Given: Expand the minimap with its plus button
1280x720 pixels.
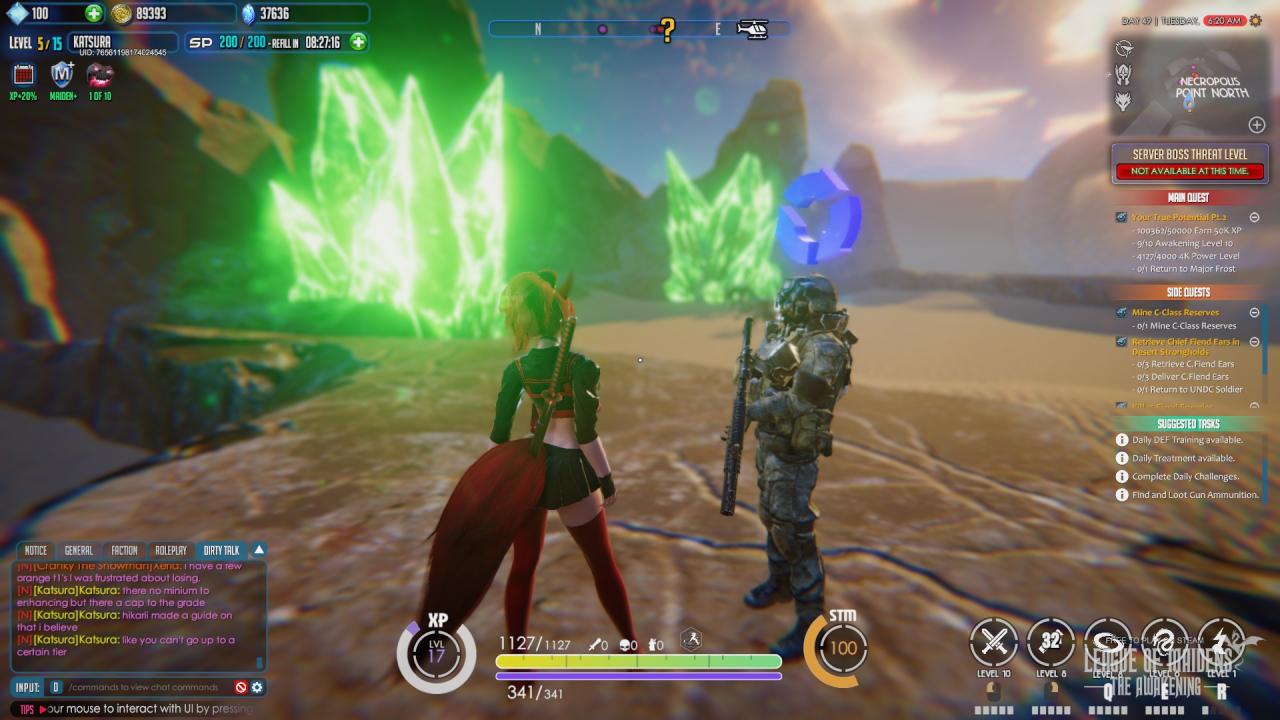Looking at the screenshot, I should (1257, 125).
